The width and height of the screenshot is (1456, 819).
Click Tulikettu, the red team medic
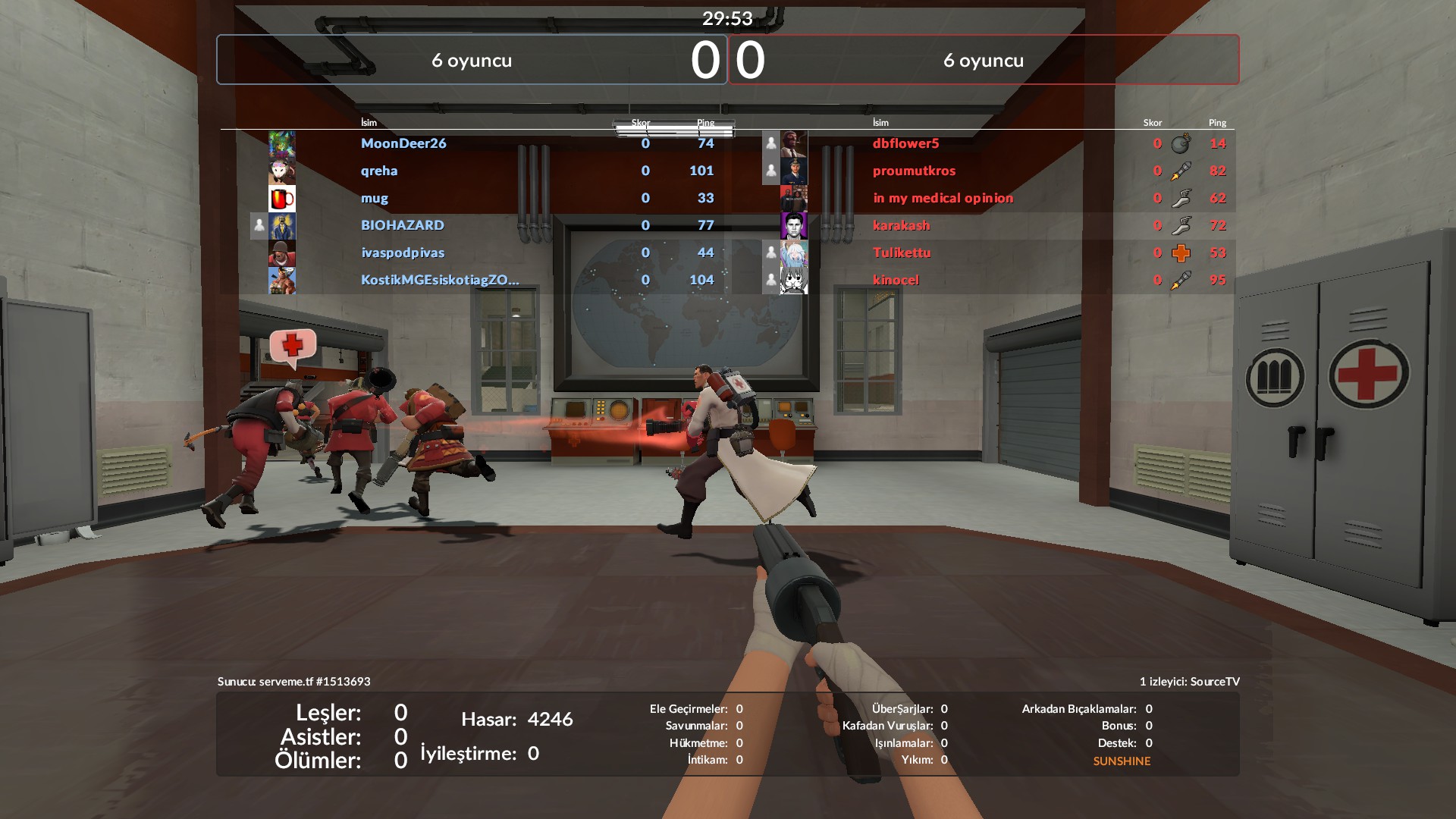tap(902, 253)
